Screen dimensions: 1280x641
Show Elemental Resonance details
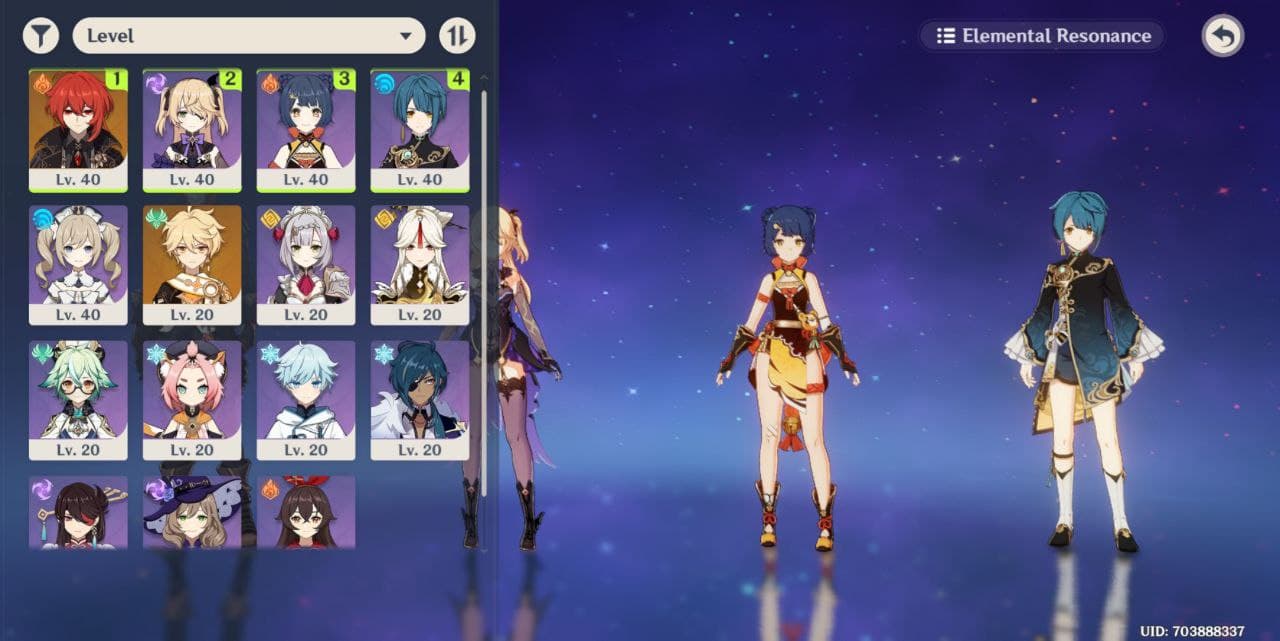(1042, 36)
